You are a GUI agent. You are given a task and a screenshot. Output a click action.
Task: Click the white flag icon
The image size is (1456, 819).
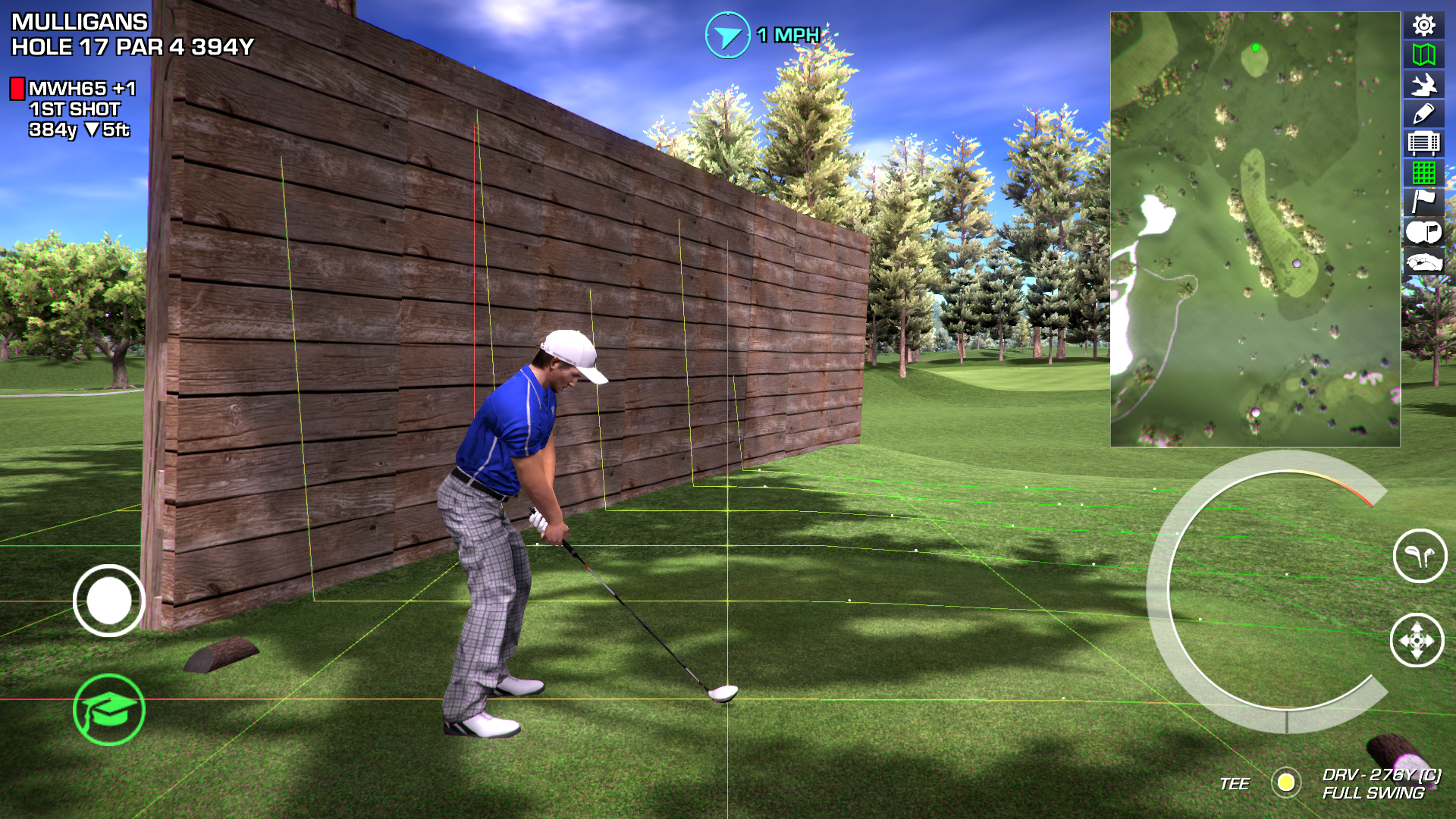point(1423,202)
